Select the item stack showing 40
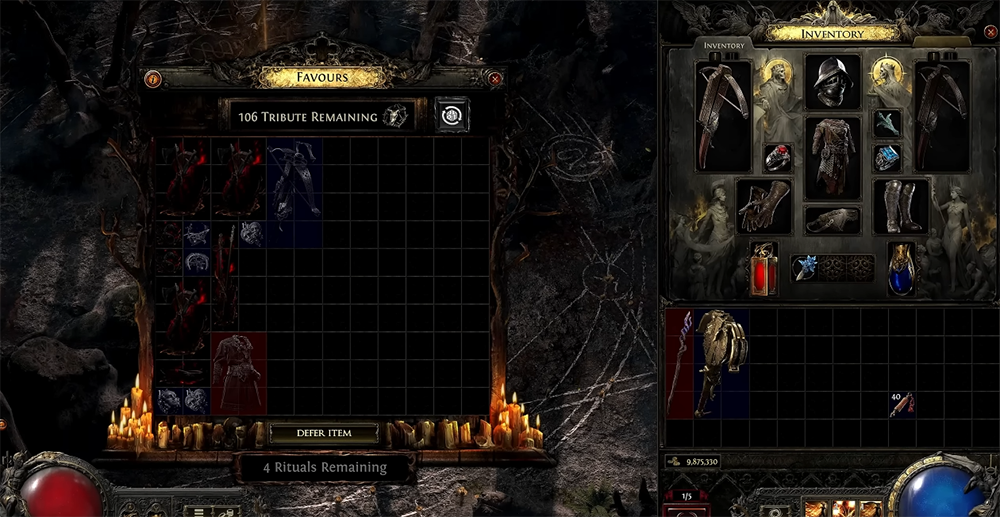Screen dimensions: 1000x517 pyautogui.click(x=902, y=405)
